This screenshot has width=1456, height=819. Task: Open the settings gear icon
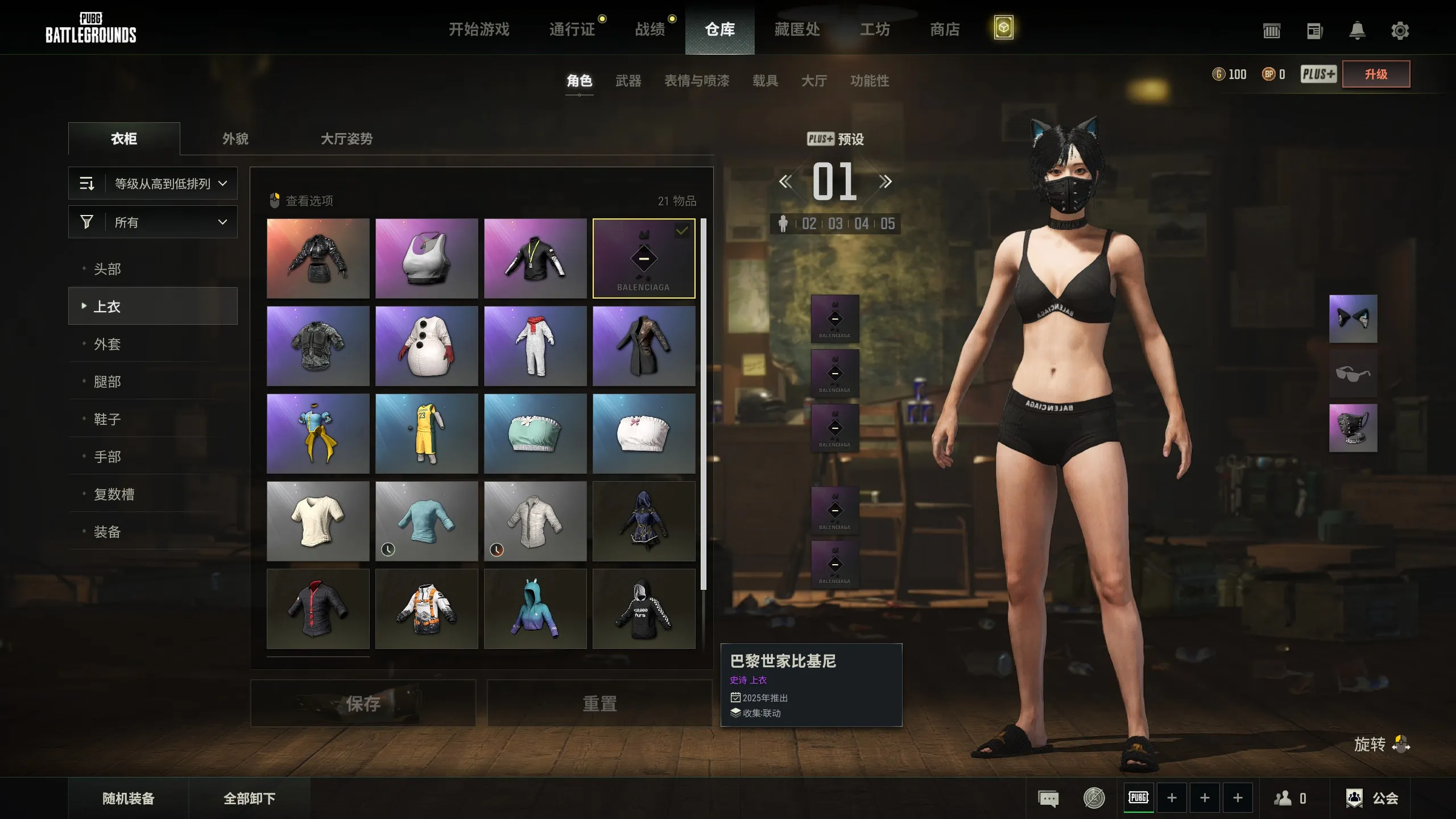1400,31
